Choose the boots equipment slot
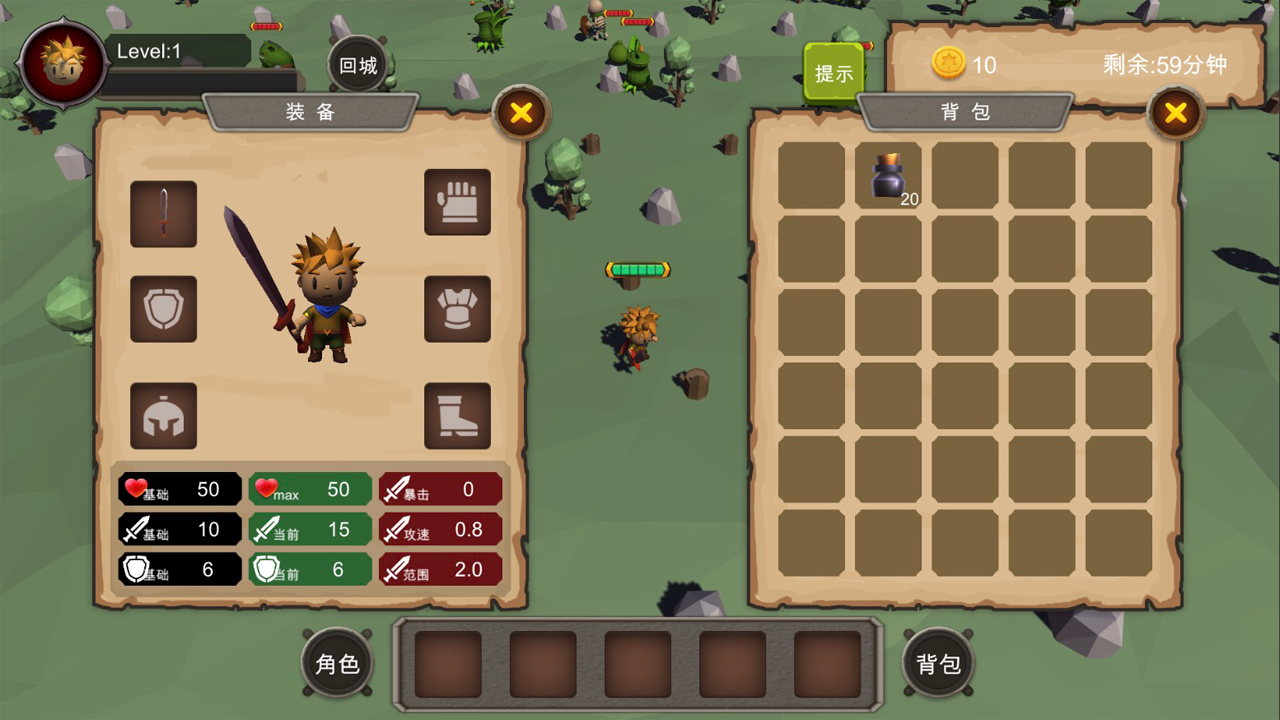The height and width of the screenshot is (720, 1280). coord(457,416)
